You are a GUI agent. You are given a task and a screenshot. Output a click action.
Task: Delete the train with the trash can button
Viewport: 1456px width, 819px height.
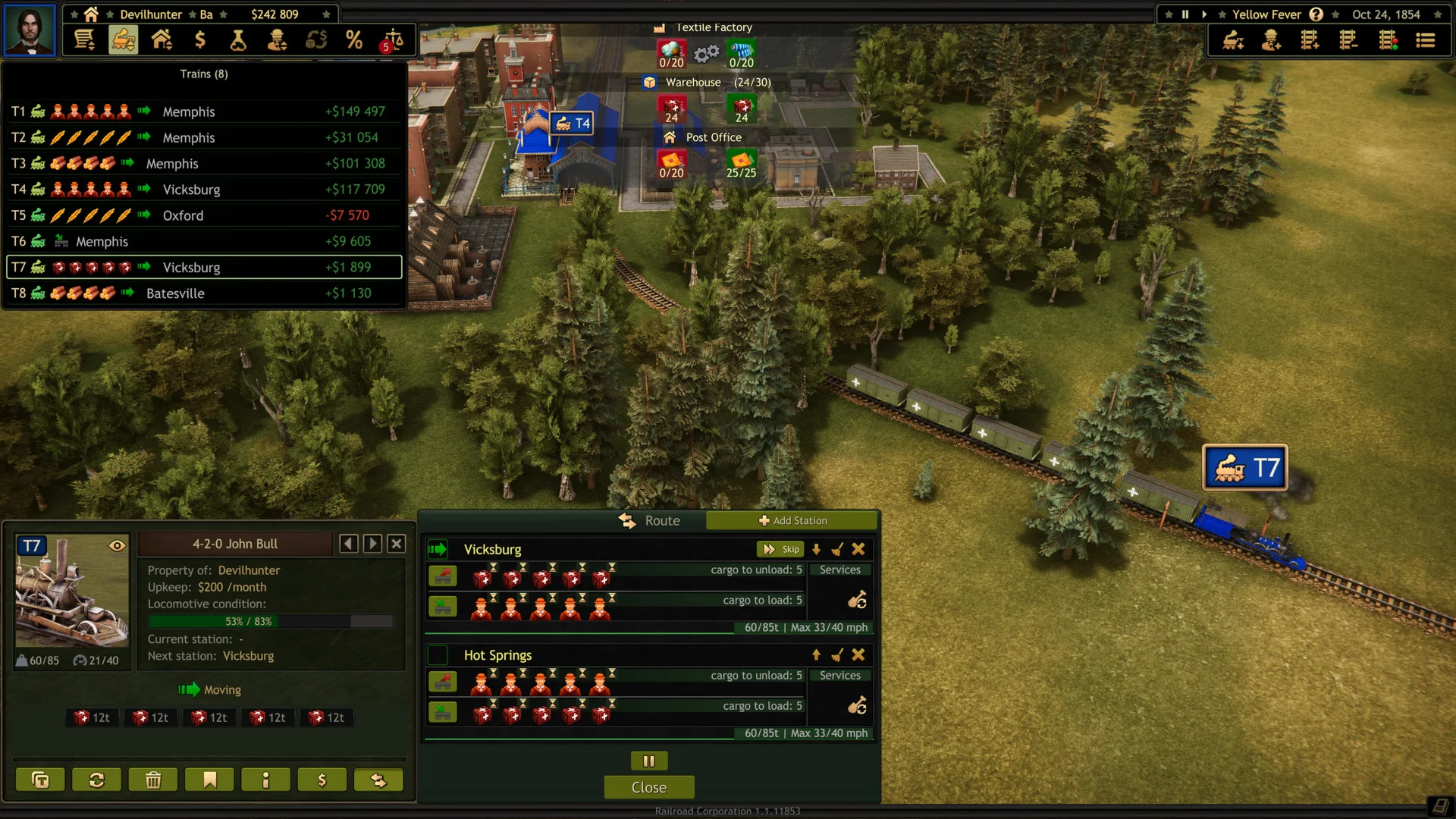click(x=153, y=780)
